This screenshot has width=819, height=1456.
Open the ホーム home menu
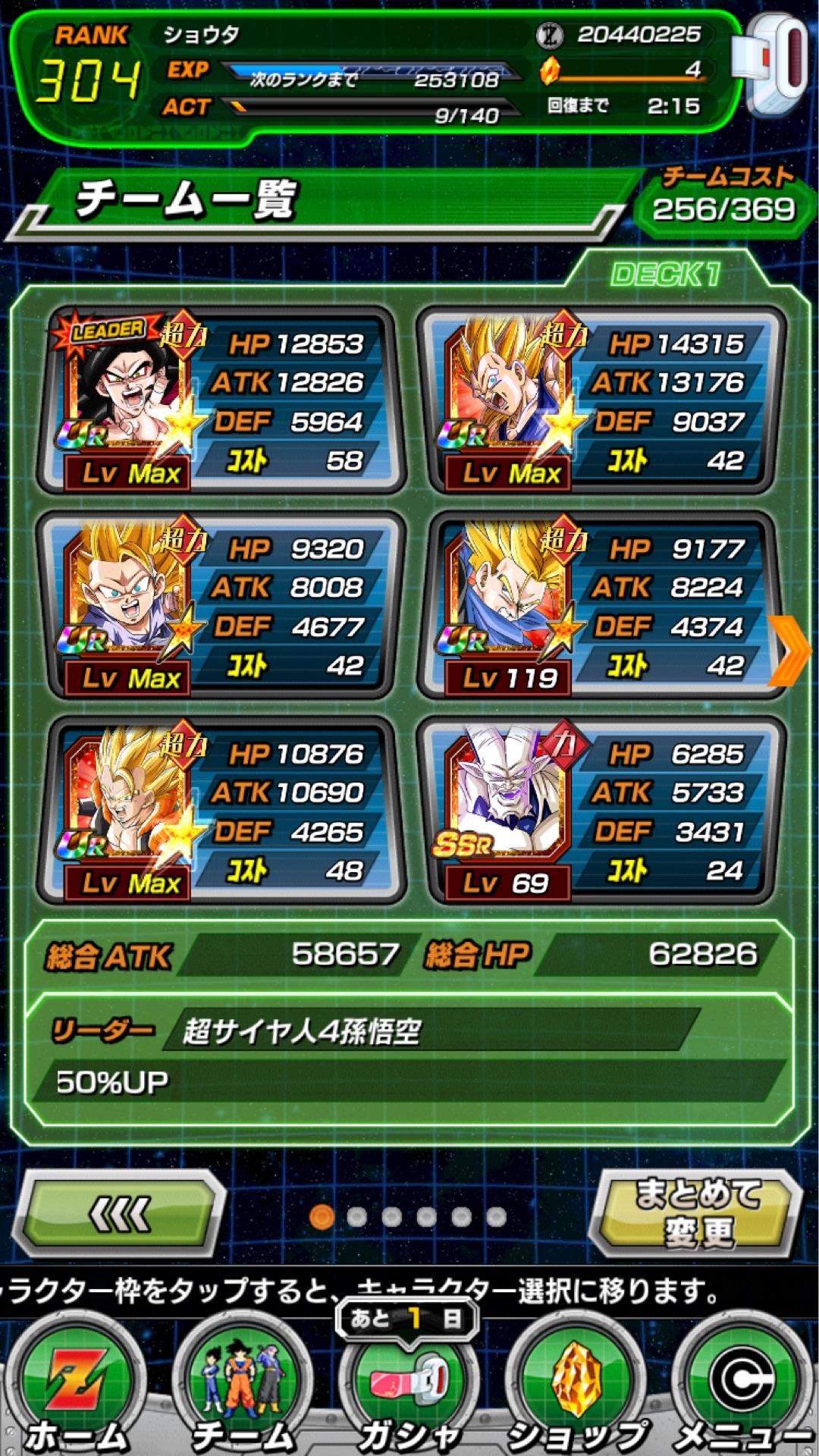pyautogui.click(x=76, y=1389)
